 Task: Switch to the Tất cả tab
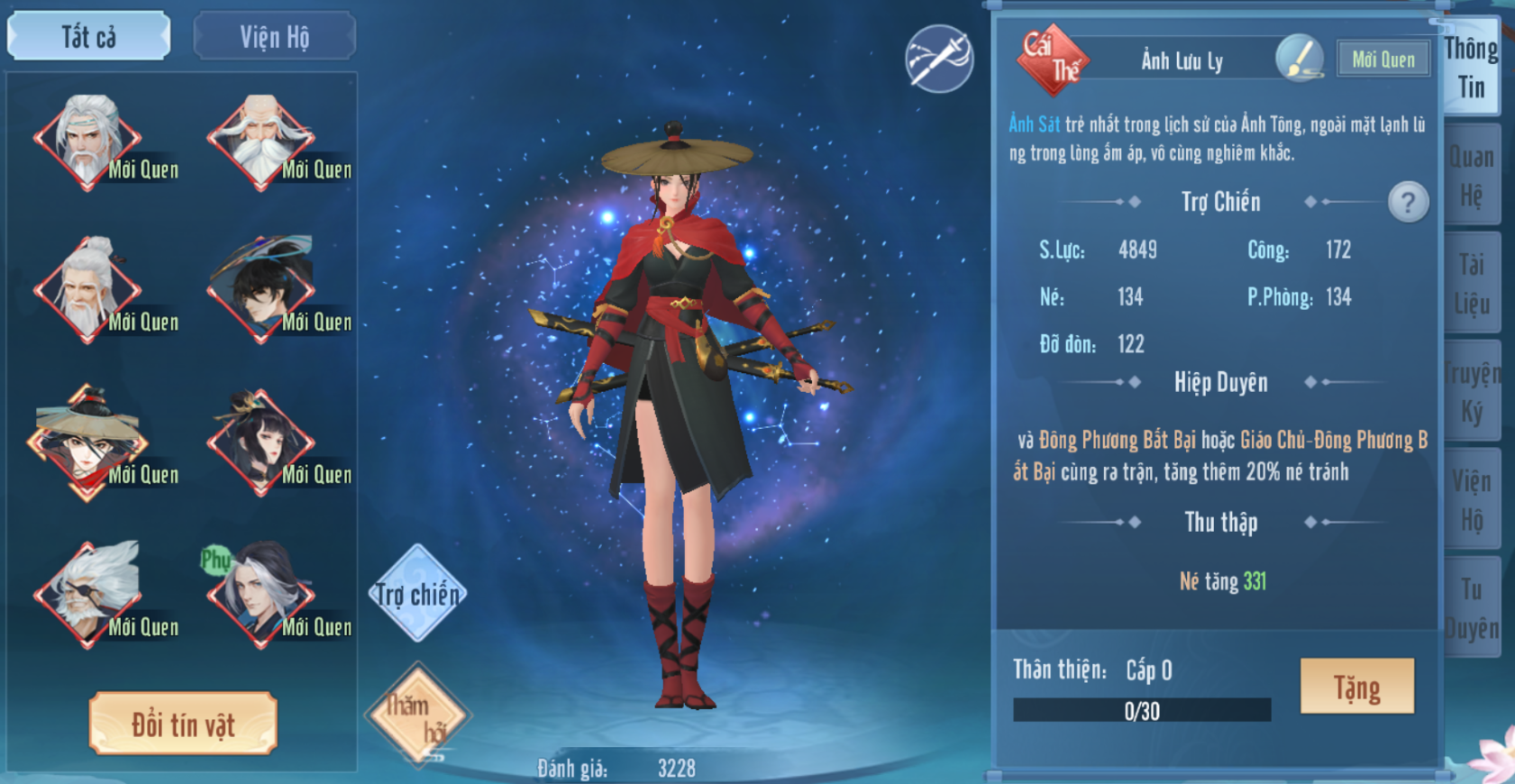(88, 37)
